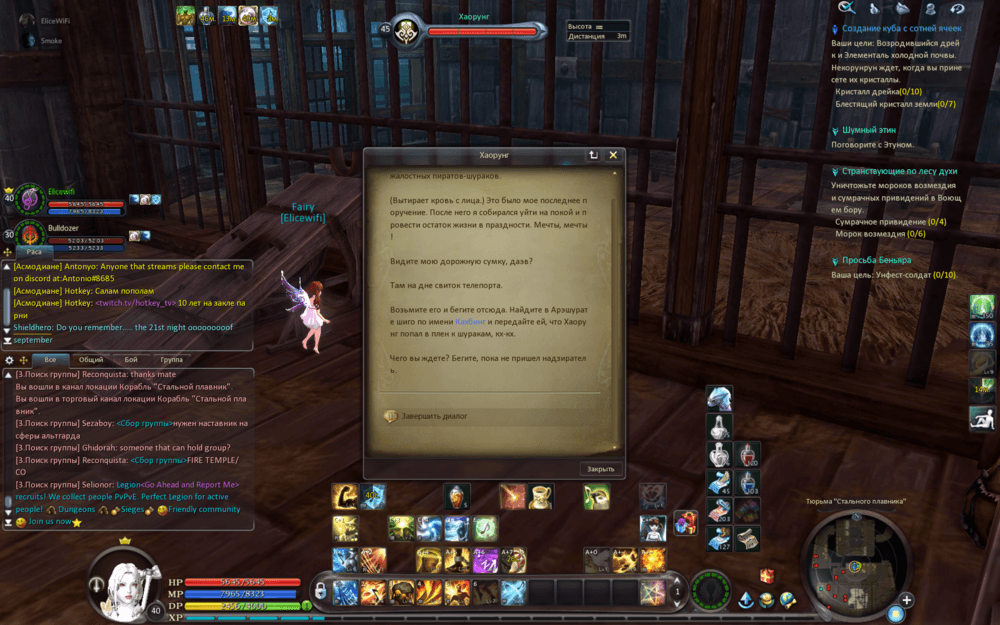Open quest Создание куба с сотней ячеек

[x=901, y=29]
